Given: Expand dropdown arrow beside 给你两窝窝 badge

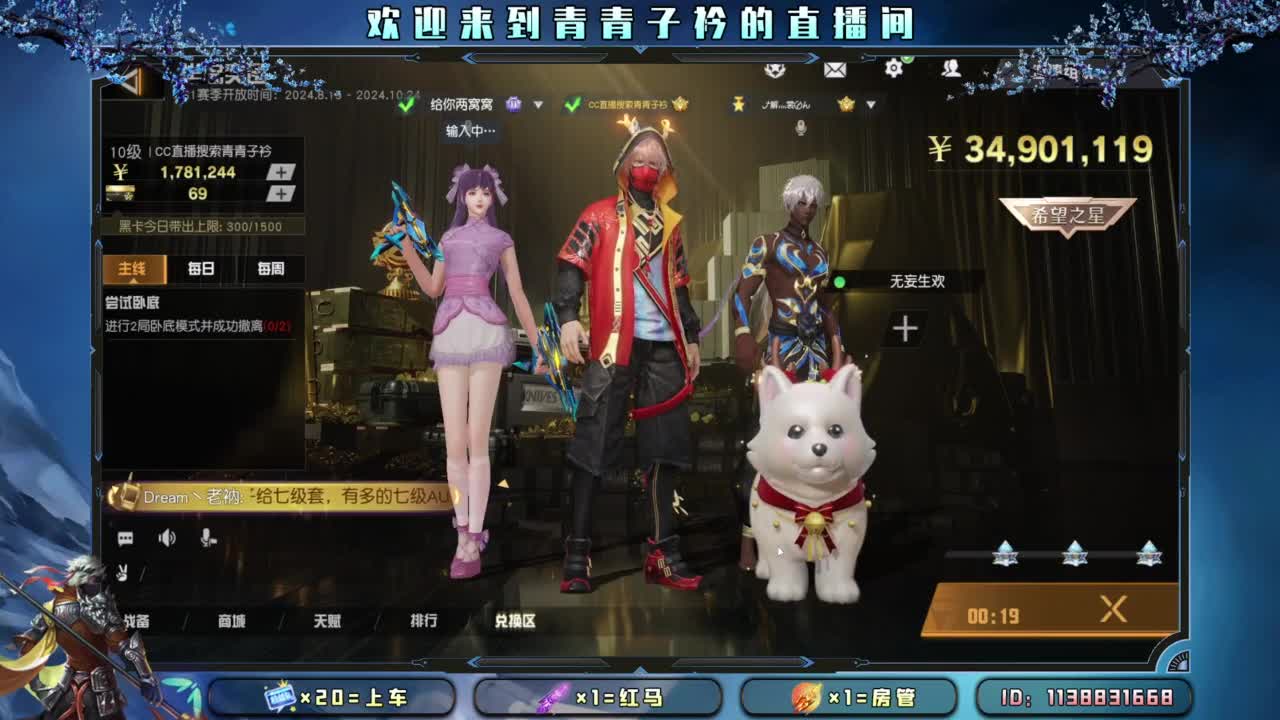Looking at the screenshot, I should tap(536, 104).
